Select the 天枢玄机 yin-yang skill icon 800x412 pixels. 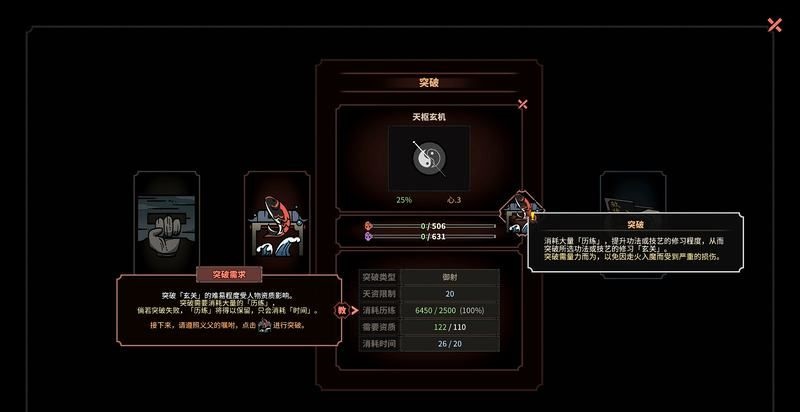pyautogui.click(x=428, y=158)
